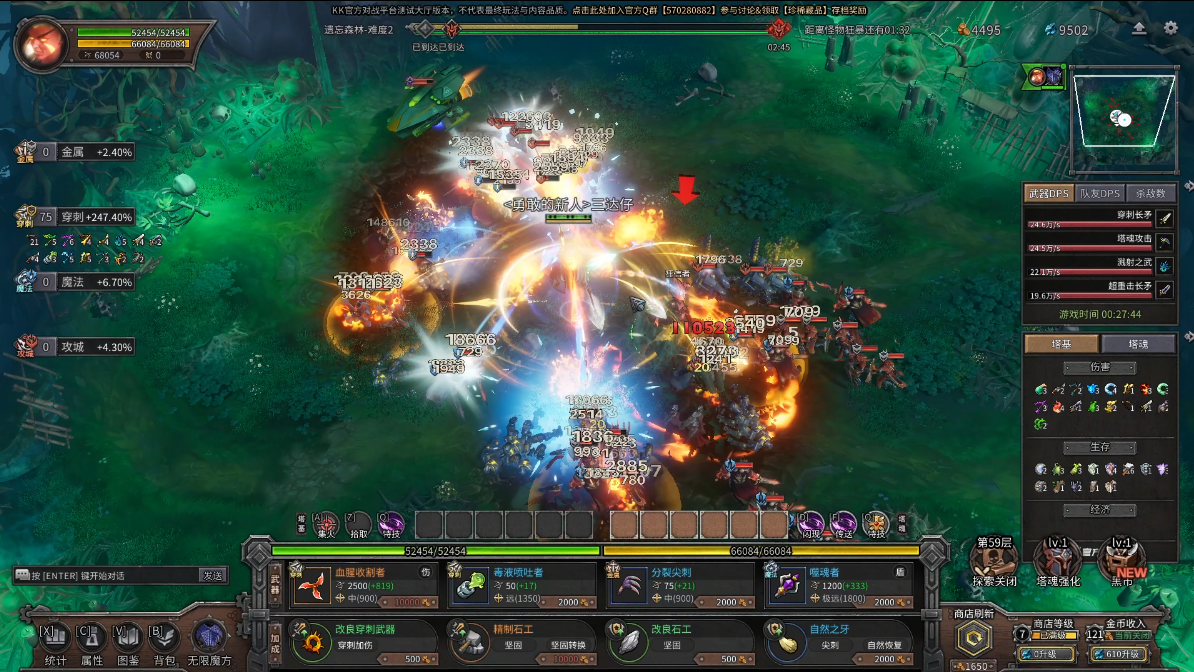Switch to the 队友DPS tab
1194x672 pixels.
(1100, 193)
